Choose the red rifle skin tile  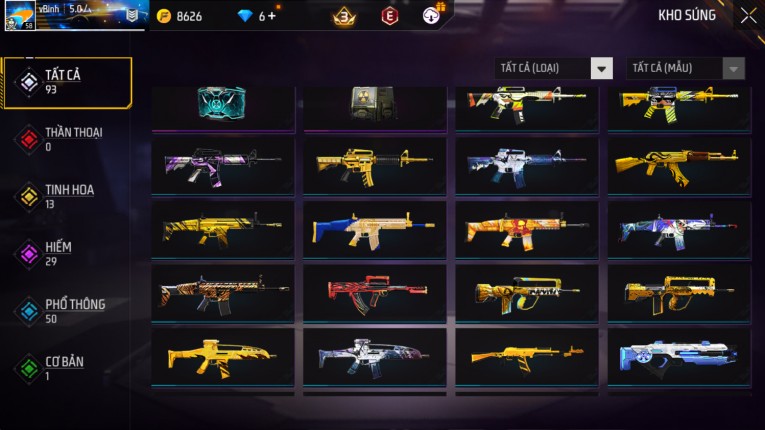tap(375, 292)
